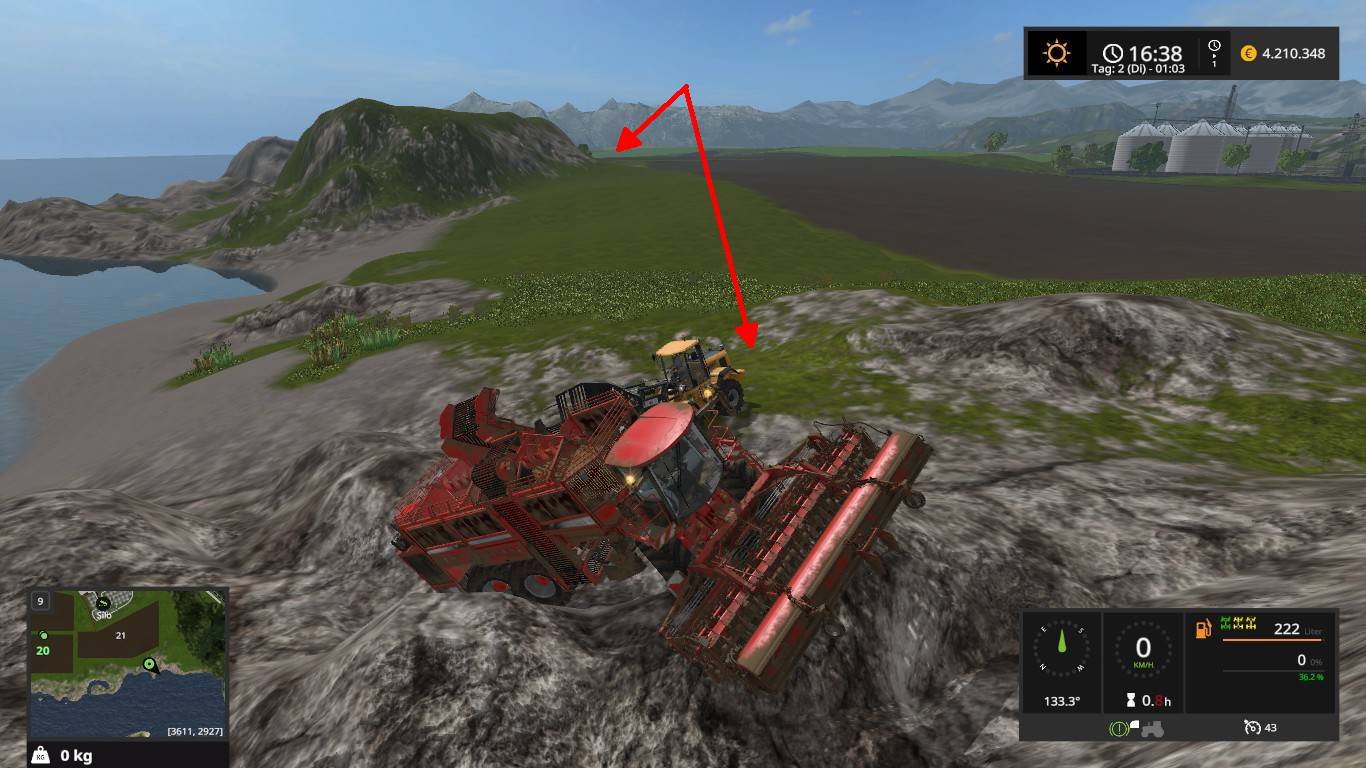The image size is (1366, 768).
Task: Select the Silo marker on minimap
Action: 103,604
